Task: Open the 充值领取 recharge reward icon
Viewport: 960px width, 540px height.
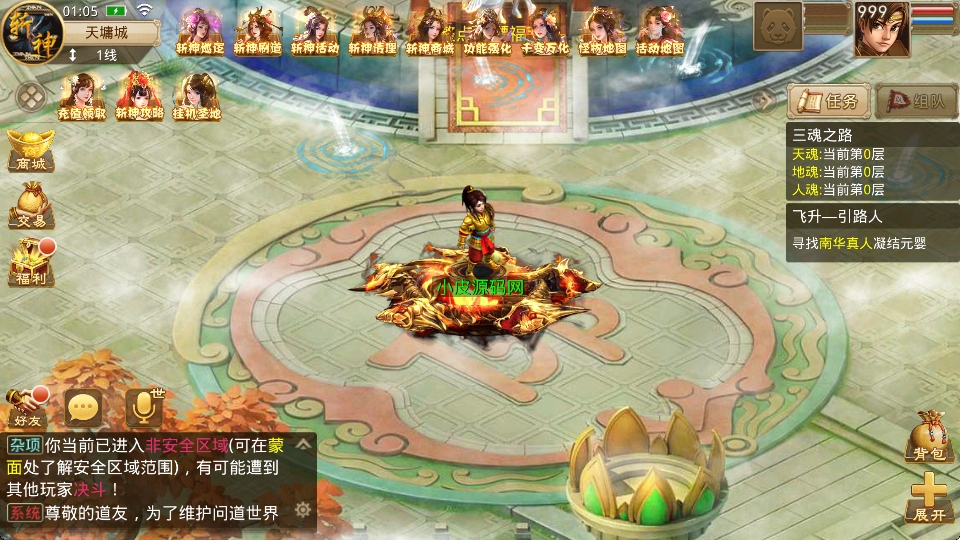Action: click(82, 97)
